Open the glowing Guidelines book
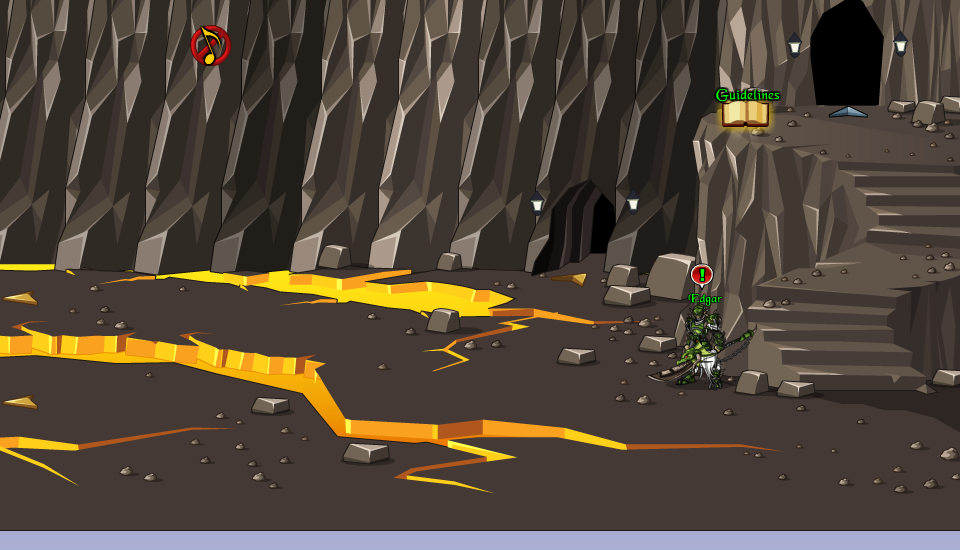 (x=745, y=113)
